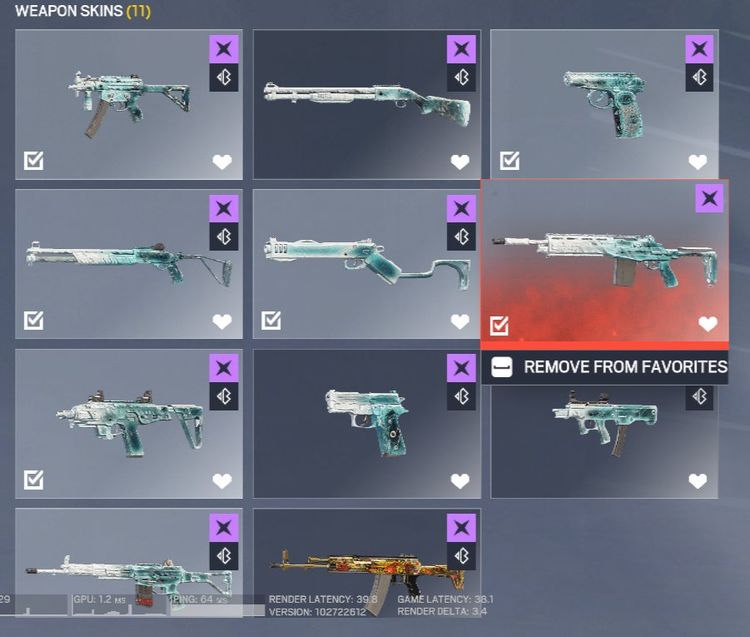Toggle the heart on the pump shotgun tile

(460, 161)
